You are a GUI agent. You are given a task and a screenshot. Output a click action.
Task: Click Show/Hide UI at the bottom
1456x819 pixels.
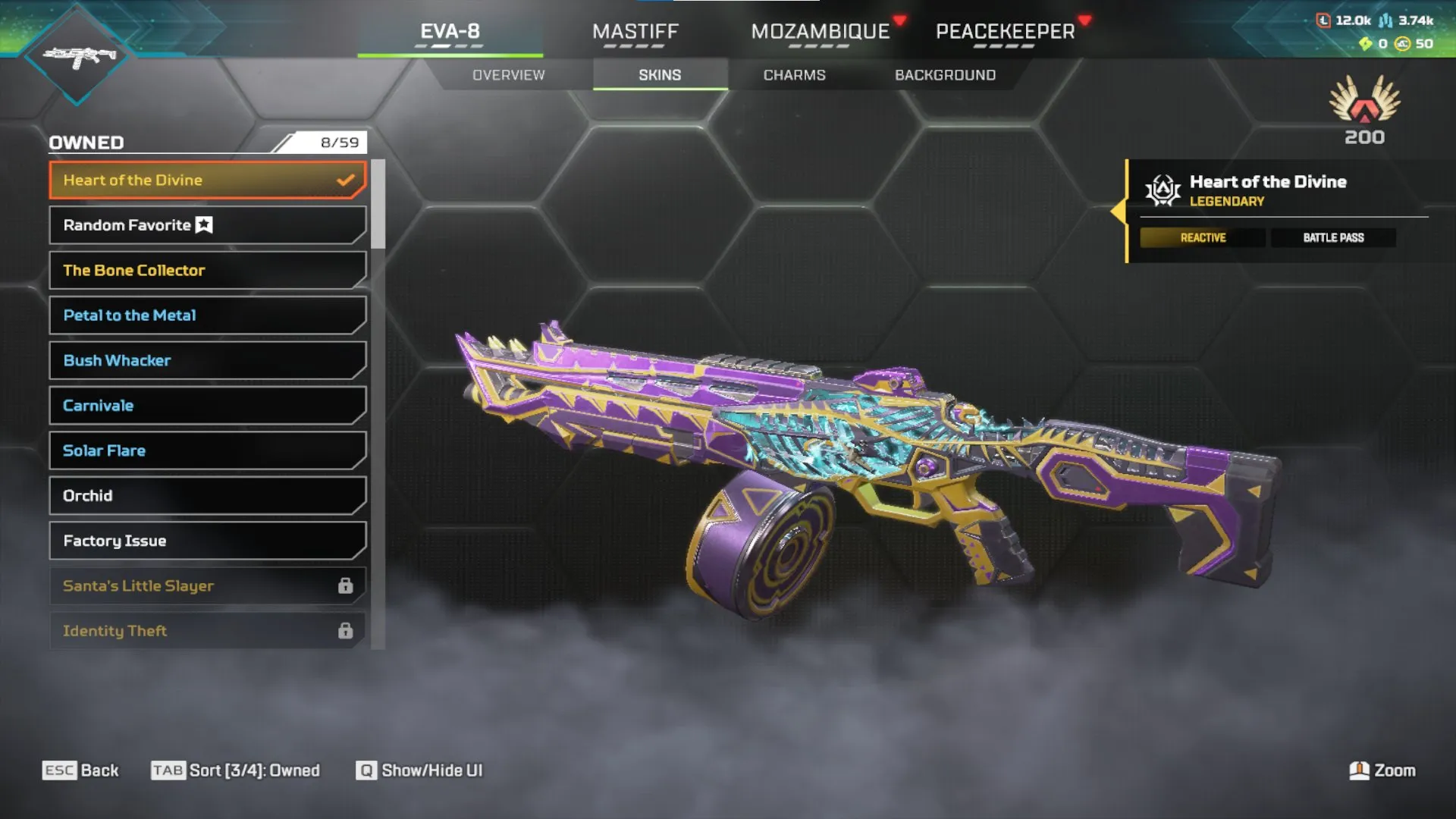tap(418, 770)
